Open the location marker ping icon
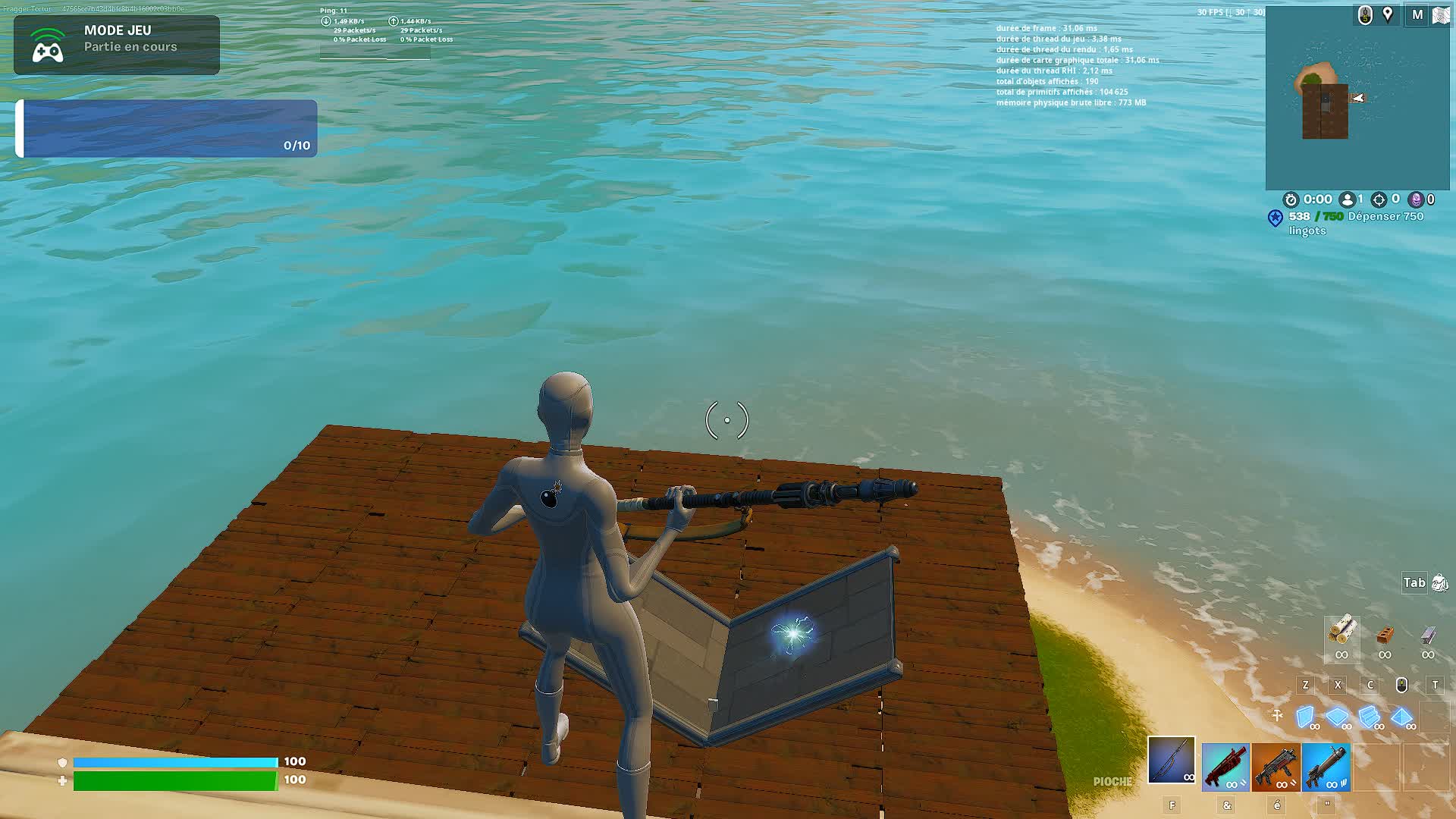Image resolution: width=1456 pixels, height=819 pixels. [x=1388, y=14]
